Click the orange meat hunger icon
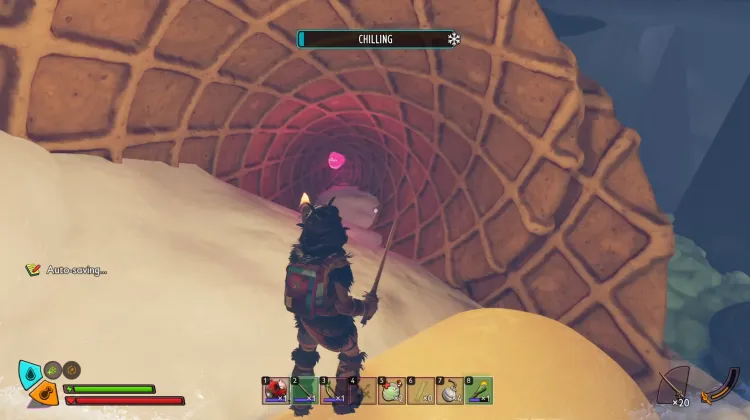 click(42, 393)
